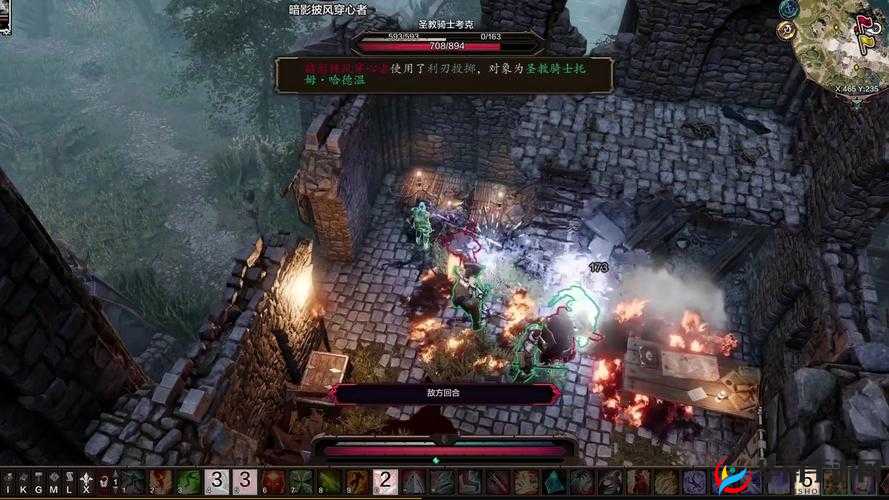Viewport: 889px width, 500px height.
Task: Click the teal round button beside minimap
Action: (789, 9)
